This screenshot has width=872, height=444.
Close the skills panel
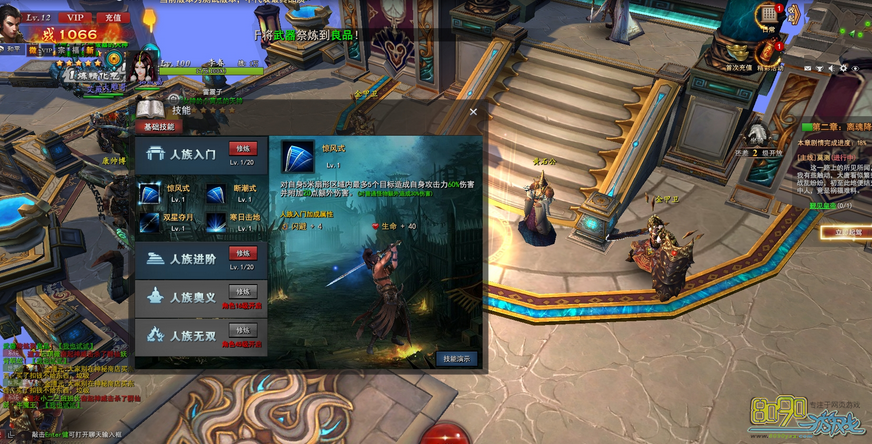point(473,111)
